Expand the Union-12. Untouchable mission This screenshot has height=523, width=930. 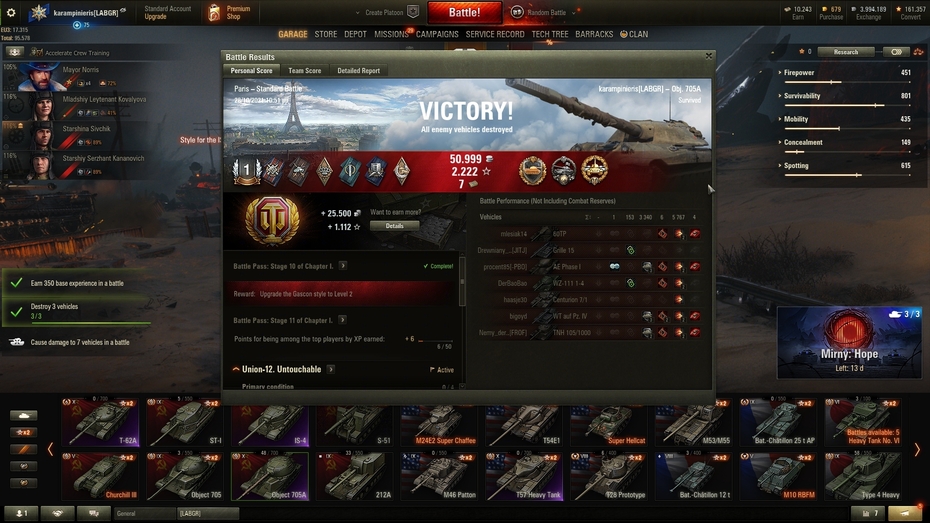click(237, 370)
